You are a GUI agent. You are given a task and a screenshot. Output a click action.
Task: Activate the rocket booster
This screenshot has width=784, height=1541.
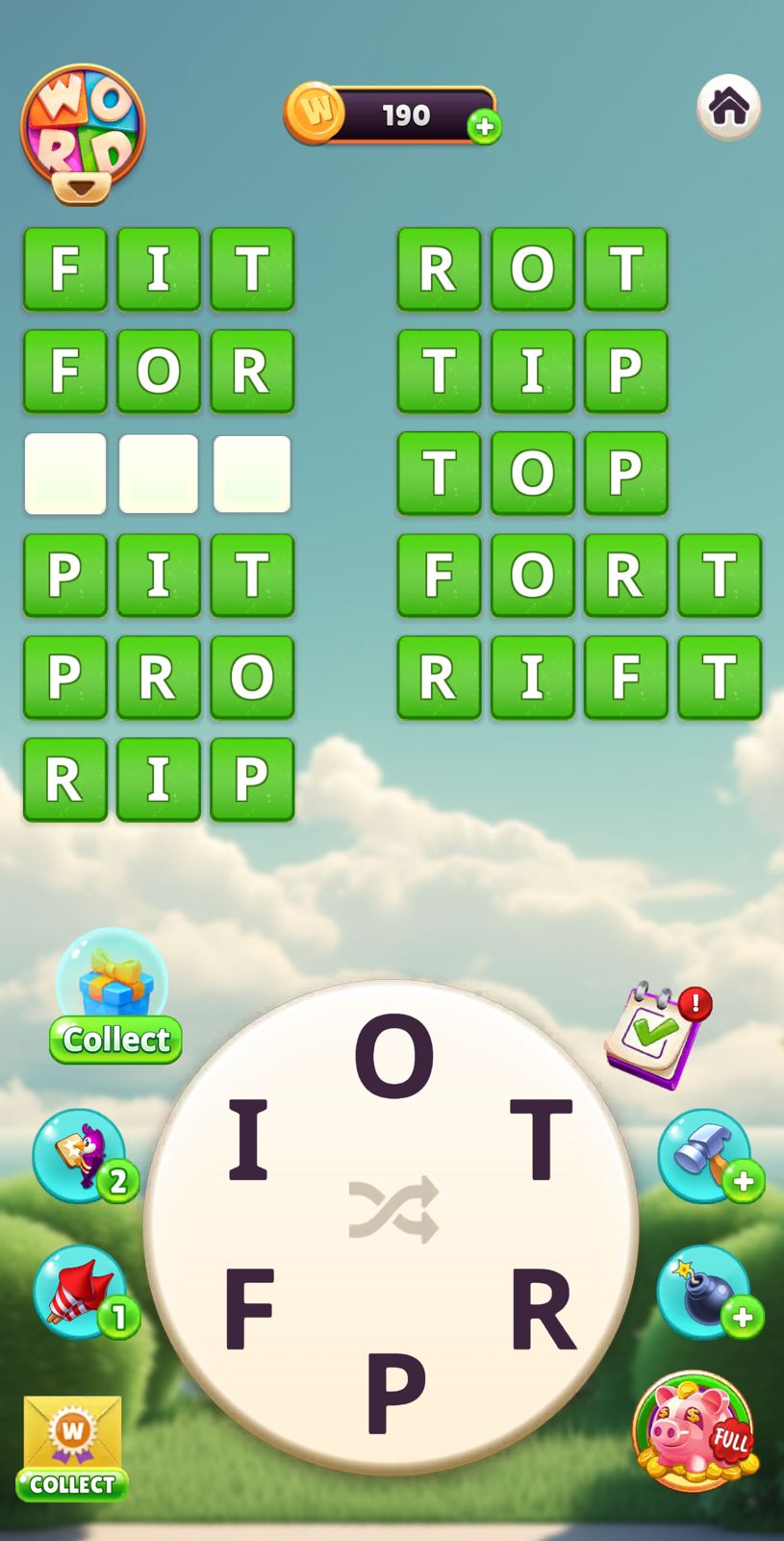[83, 1292]
